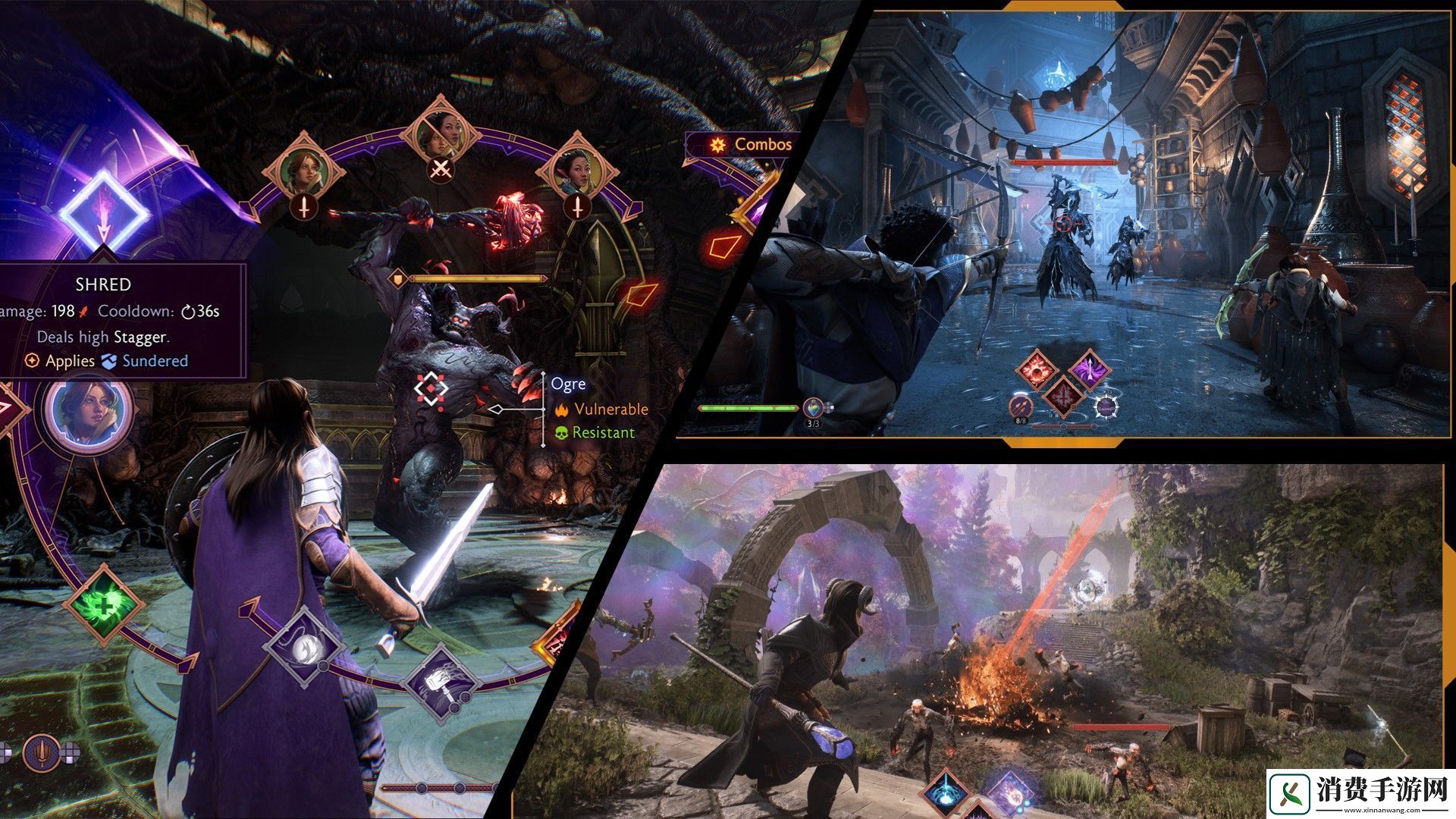Pick the dark-haired elf companion portrait
Image resolution: width=1456 pixels, height=819 pixels.
click(576, 170)
